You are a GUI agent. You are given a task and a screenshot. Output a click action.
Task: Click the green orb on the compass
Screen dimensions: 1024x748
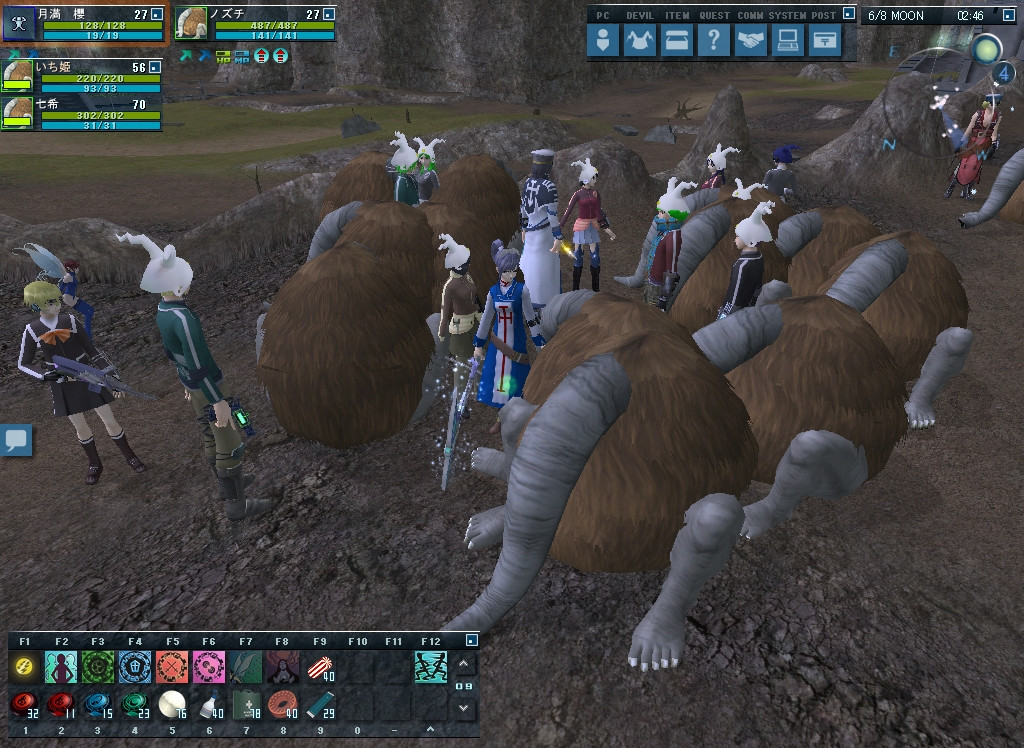coord(988,48)
